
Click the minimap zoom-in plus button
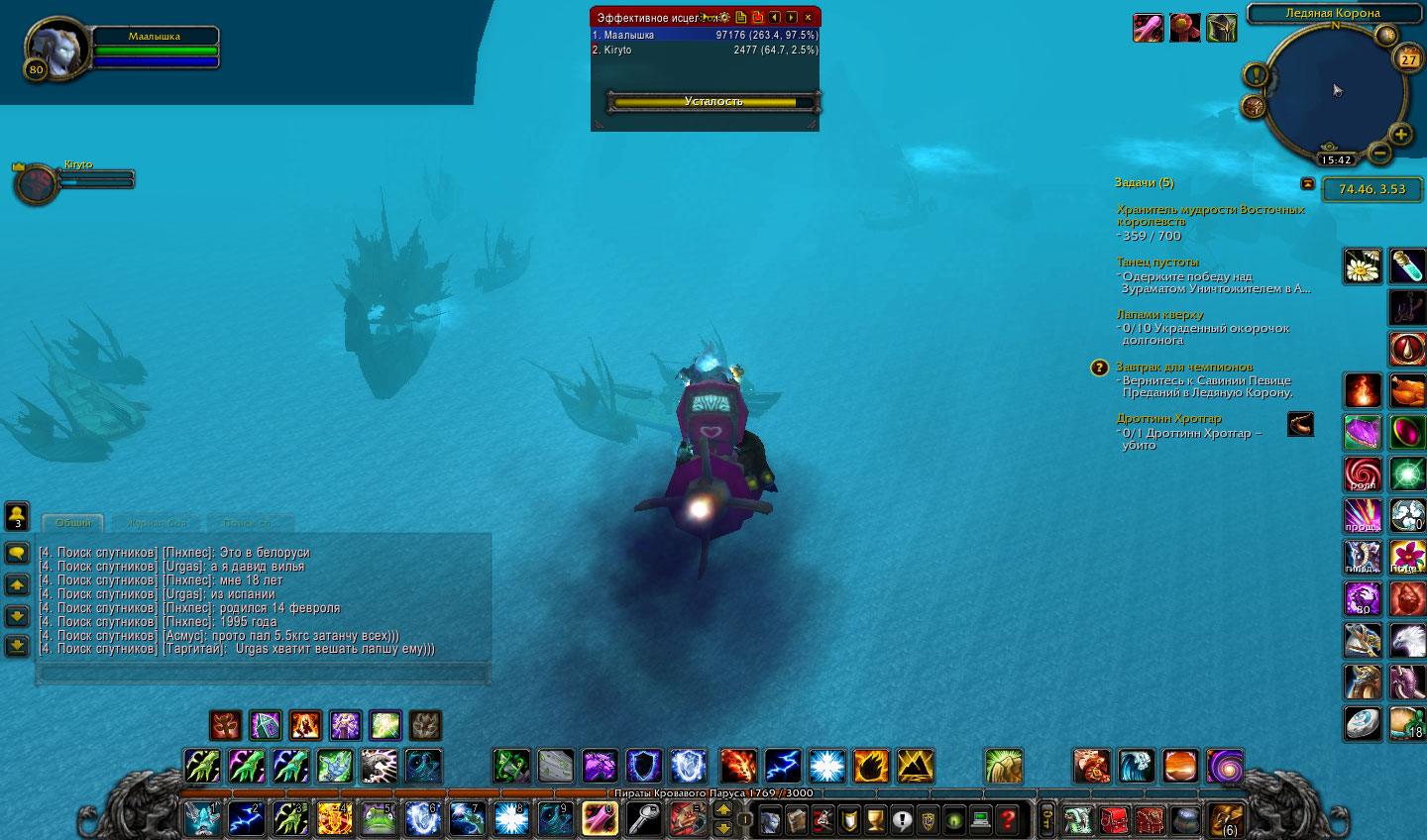click(1400, 134)
